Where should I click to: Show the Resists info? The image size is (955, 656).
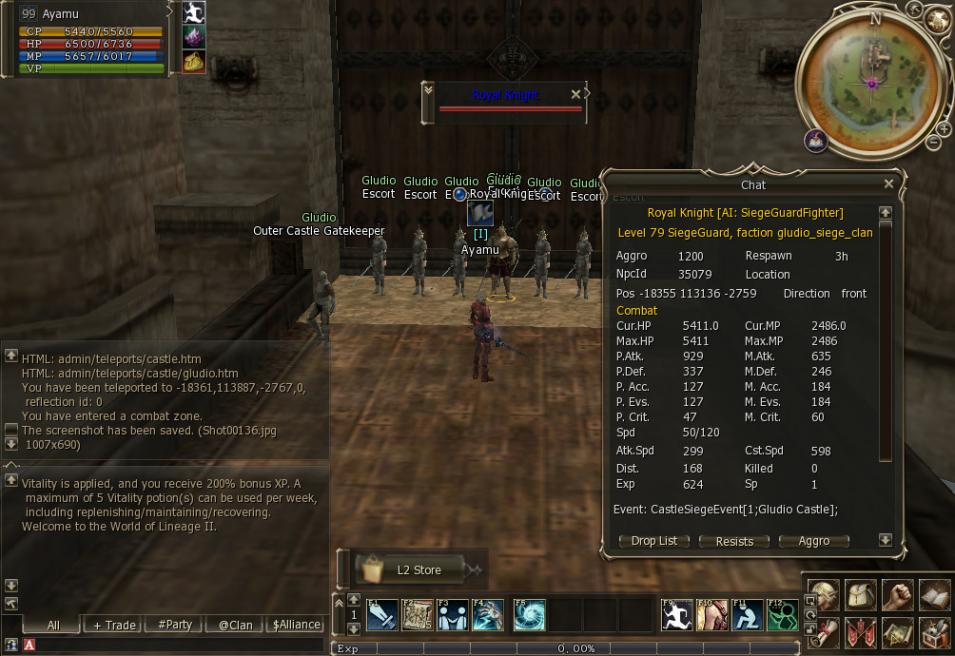tap(734, 541)
